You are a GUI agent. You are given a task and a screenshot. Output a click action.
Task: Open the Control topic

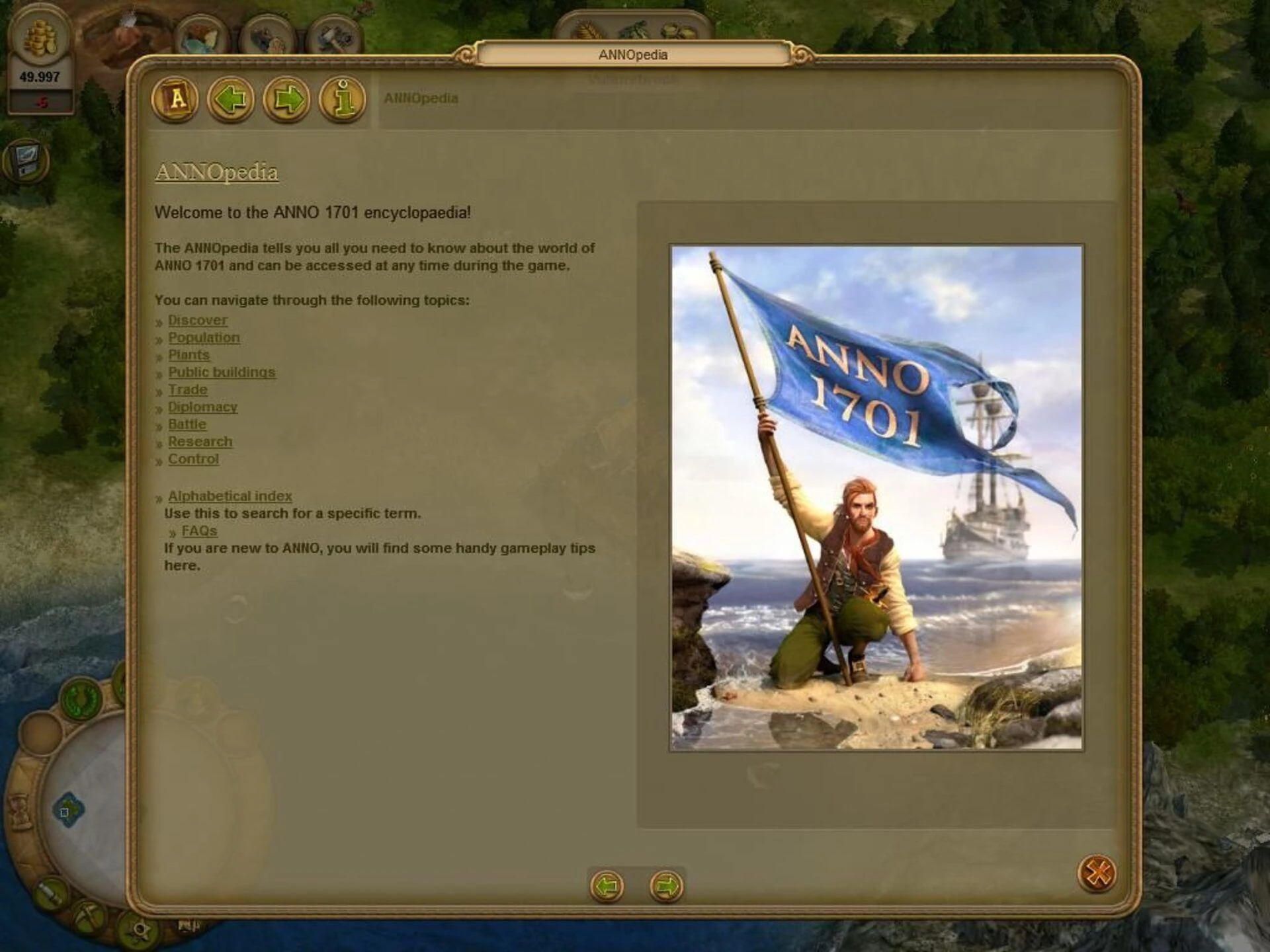pos(193,459)
